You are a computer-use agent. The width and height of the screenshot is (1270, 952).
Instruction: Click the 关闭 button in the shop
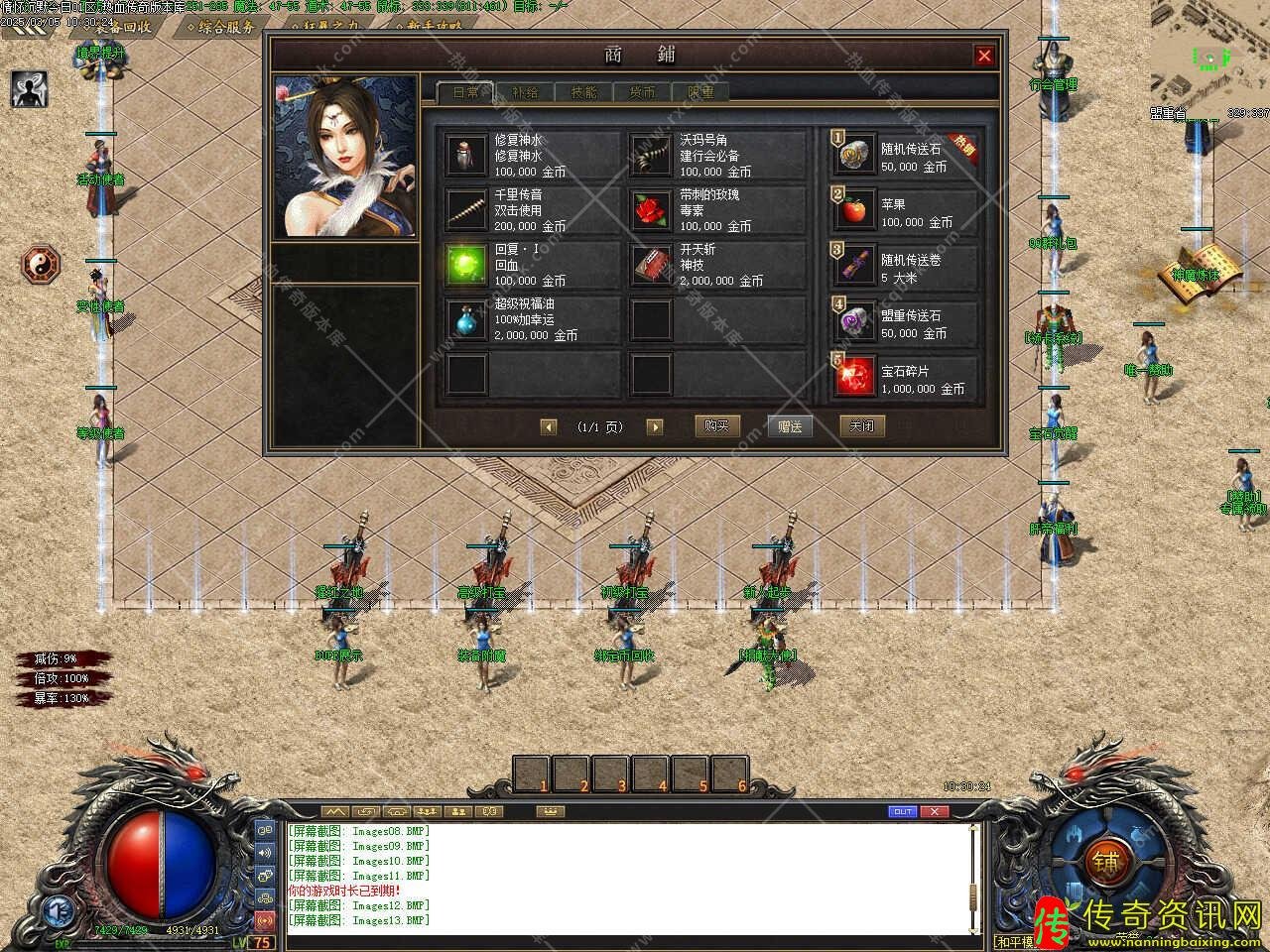pos(861,426)
